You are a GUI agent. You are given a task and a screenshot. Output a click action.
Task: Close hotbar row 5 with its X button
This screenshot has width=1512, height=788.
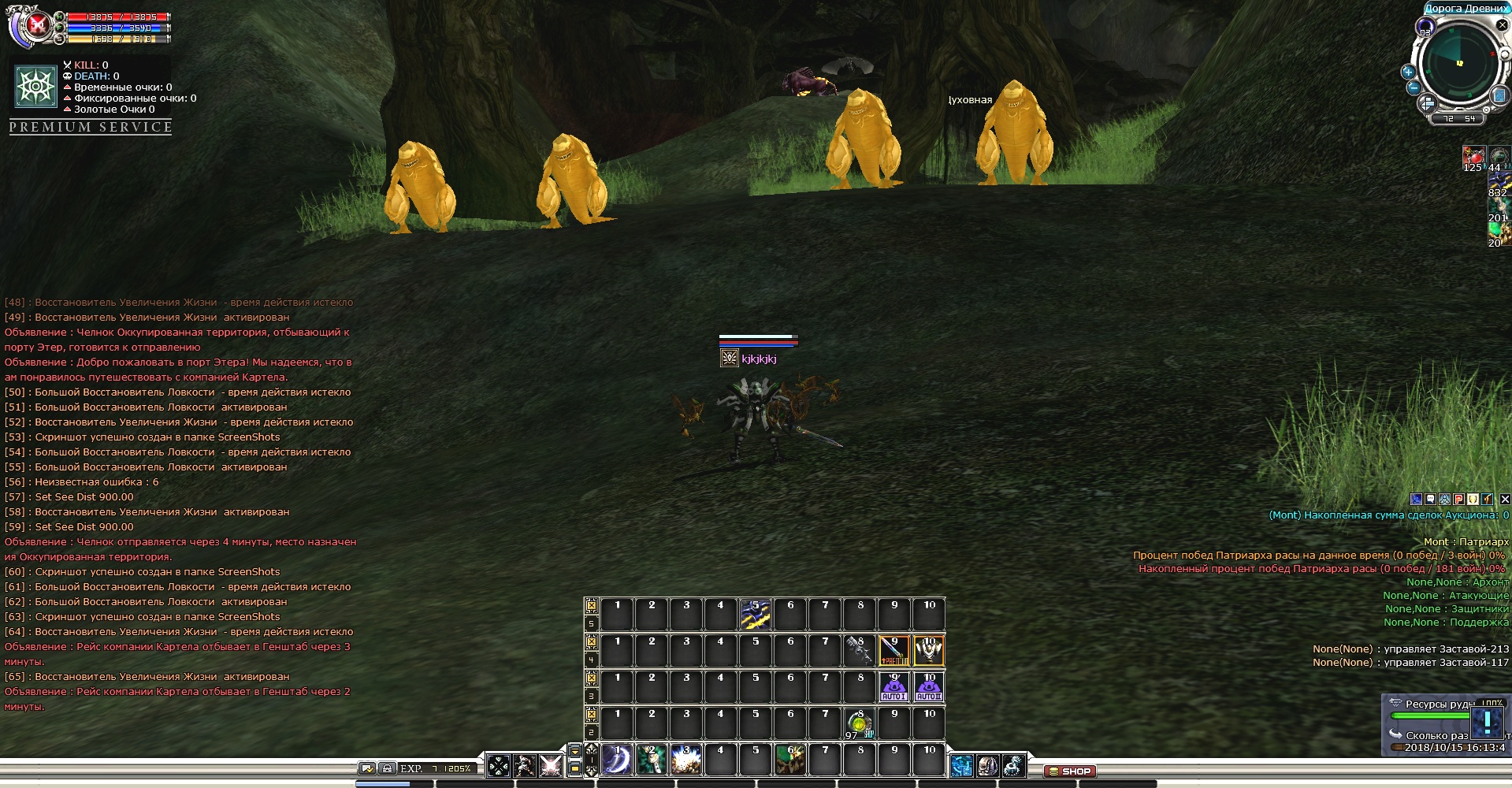(591, 606)
